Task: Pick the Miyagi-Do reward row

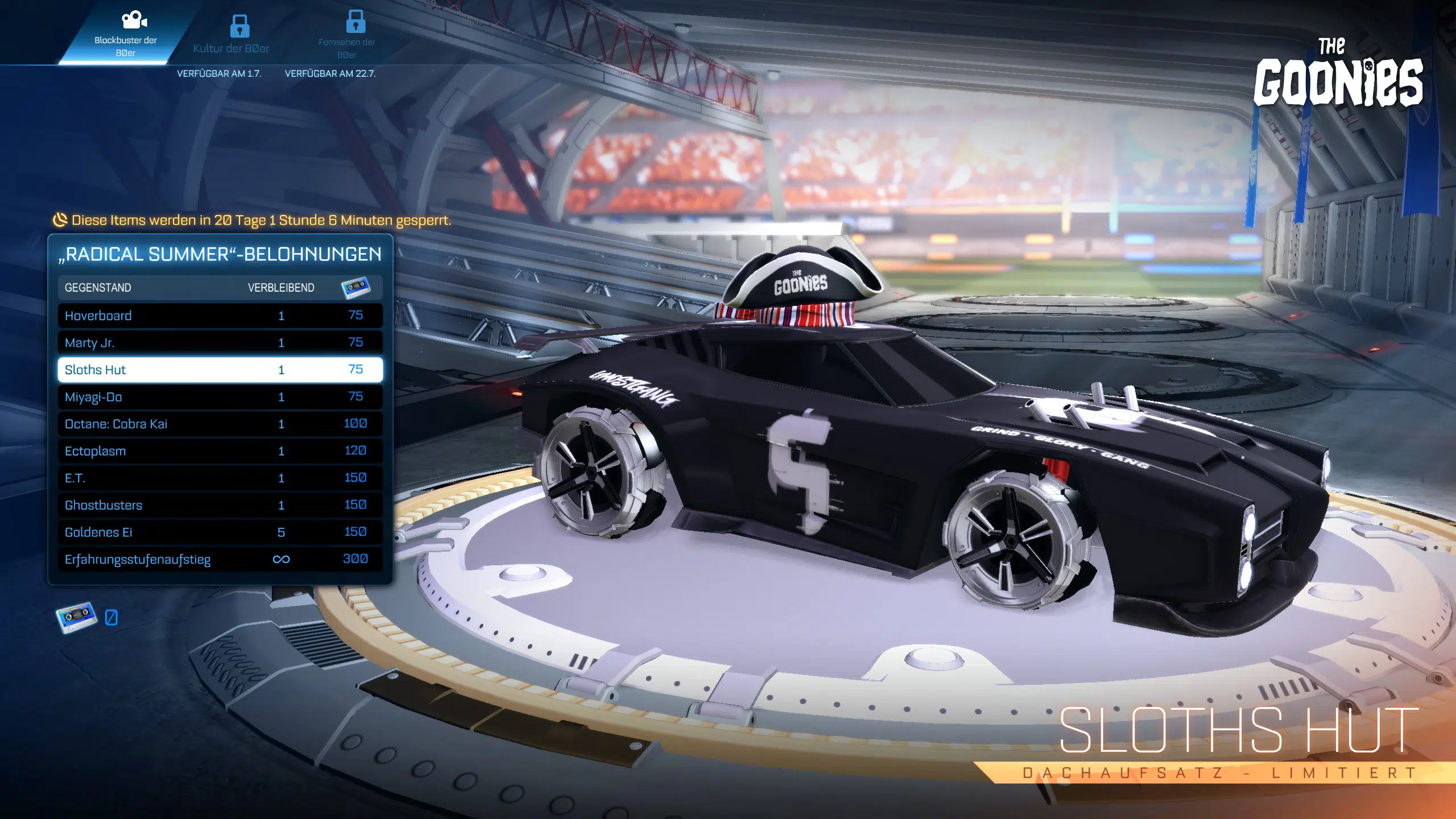Action: click(220, 397)
